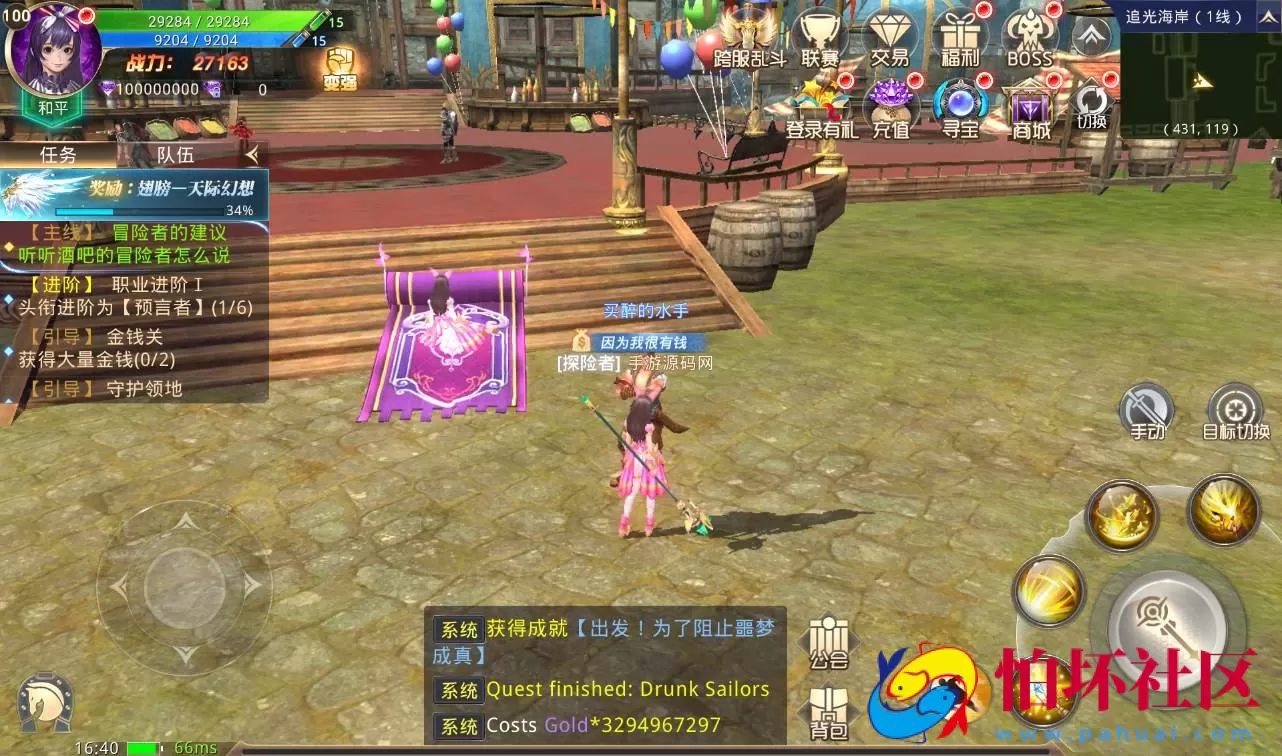Screen dimensions: 1282x756
Task: Open the 登录有礼 login rewards
Action: 820,105
